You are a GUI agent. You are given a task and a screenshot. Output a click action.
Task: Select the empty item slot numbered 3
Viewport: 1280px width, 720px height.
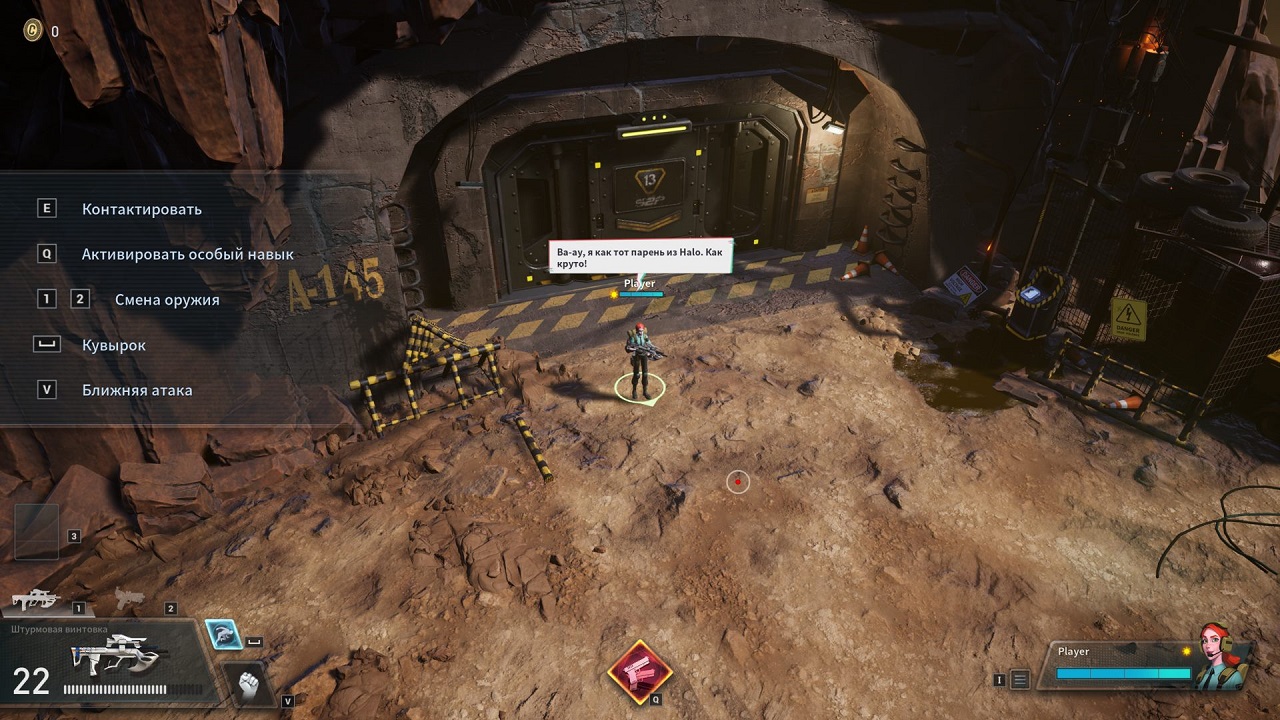[36, 530]
